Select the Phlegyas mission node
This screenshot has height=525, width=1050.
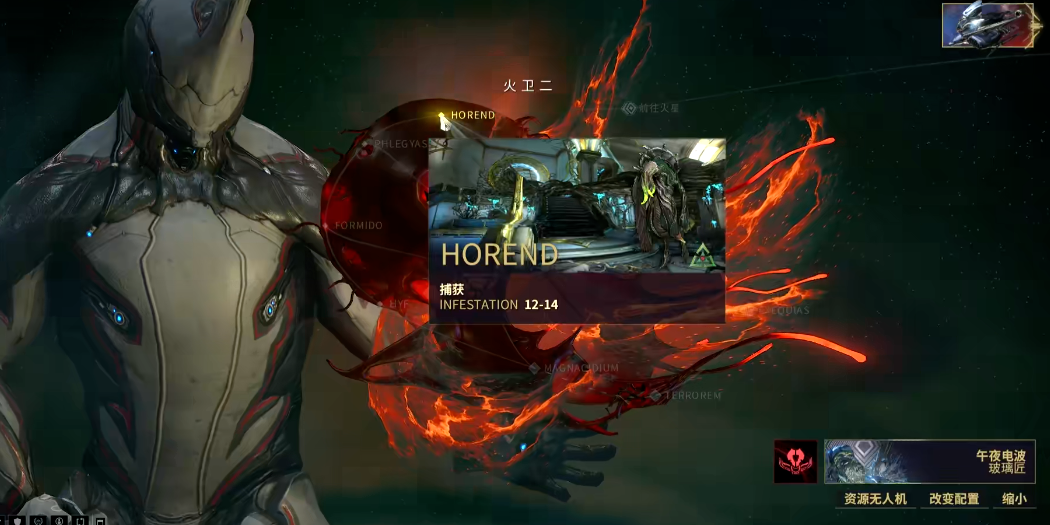[367, 144]
